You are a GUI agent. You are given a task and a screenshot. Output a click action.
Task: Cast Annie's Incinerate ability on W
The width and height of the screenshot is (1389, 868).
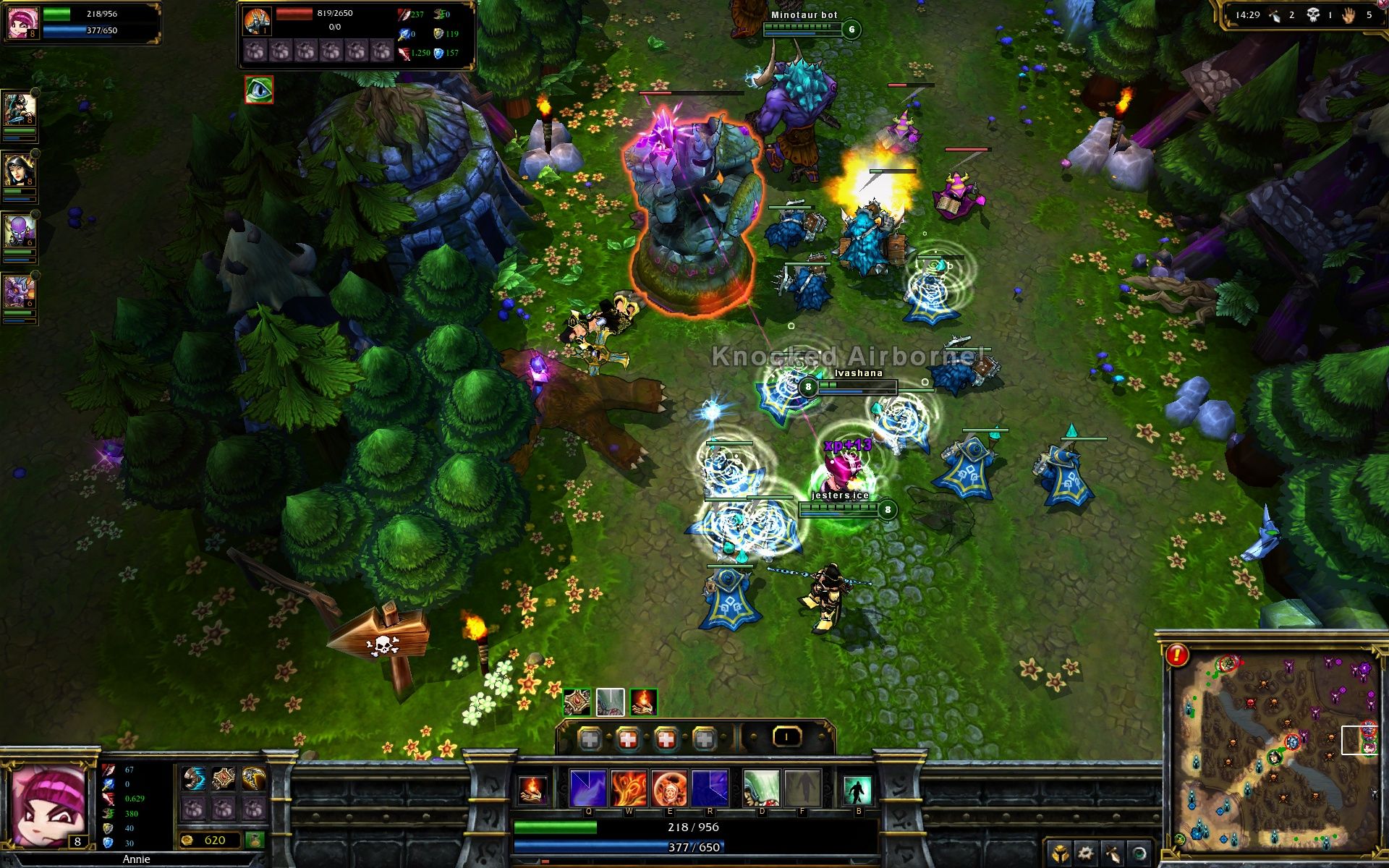628,788
